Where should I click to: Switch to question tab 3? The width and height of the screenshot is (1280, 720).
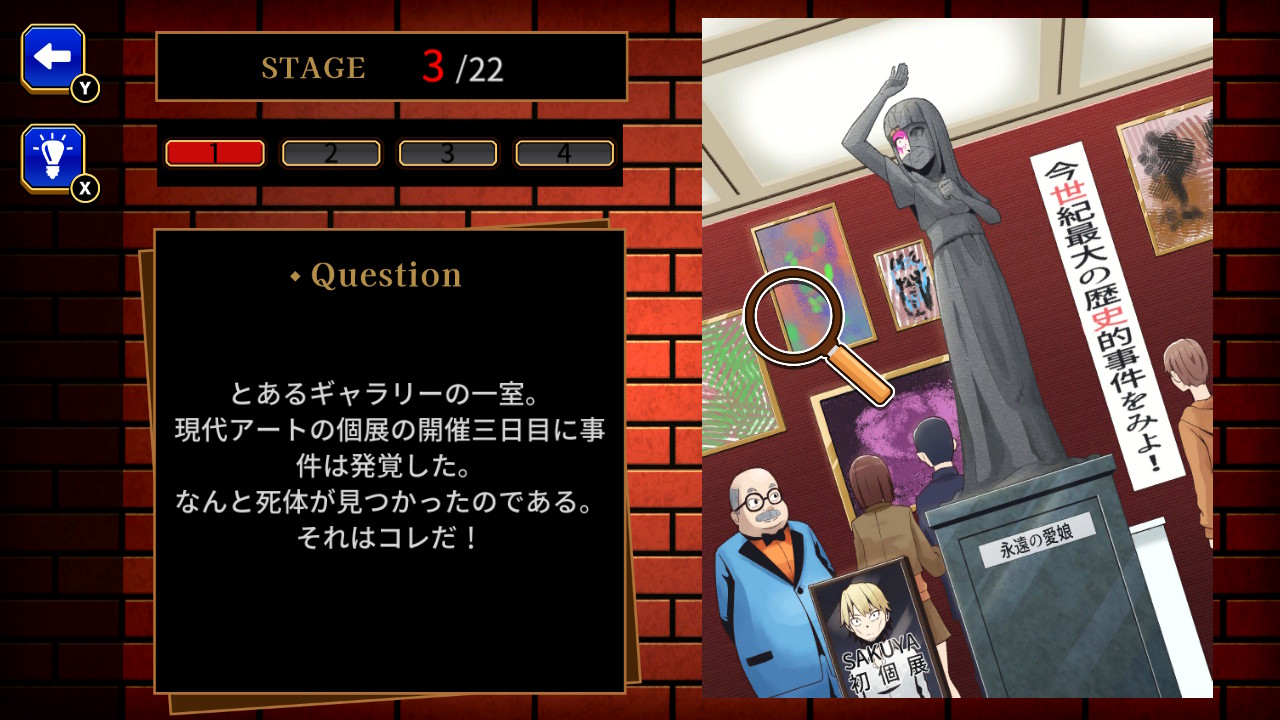click(448, 153)
